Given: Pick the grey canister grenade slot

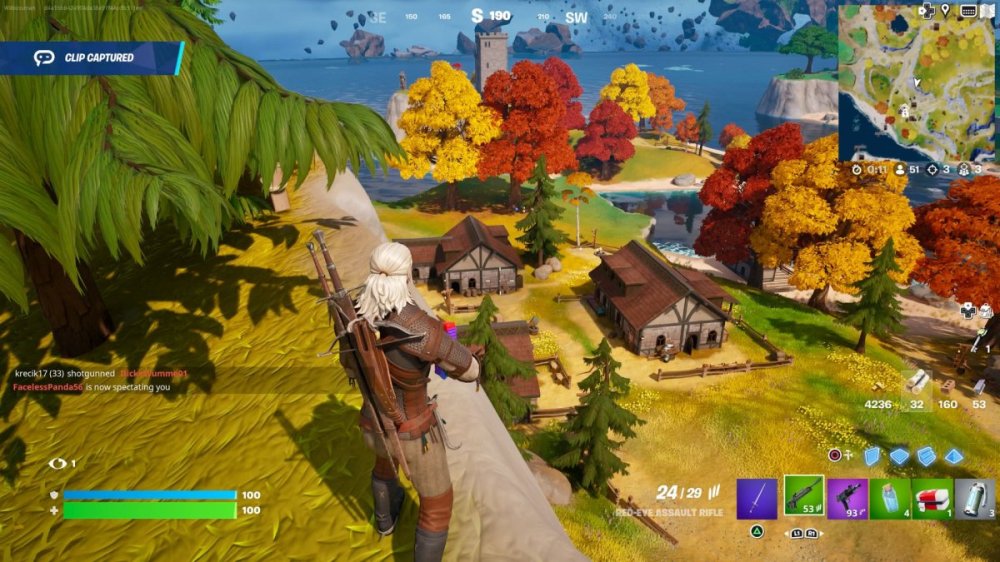Looking at the screenshot, I should 975,498.
